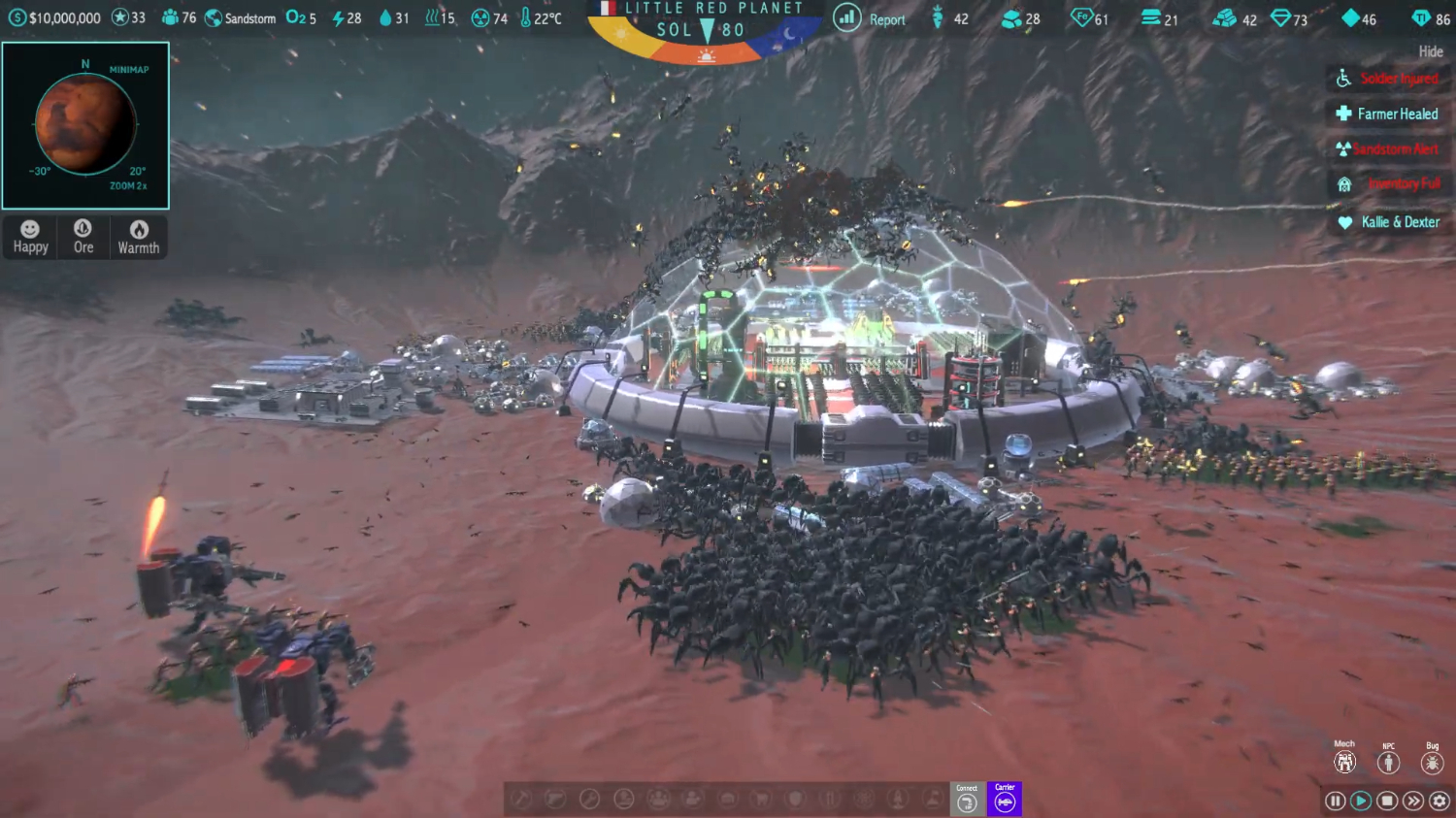Image resolution: width=1456 pixels, height=818 pixels.
Task: Select the wrench repair icon on the toolbar
Action: (590, 799)
